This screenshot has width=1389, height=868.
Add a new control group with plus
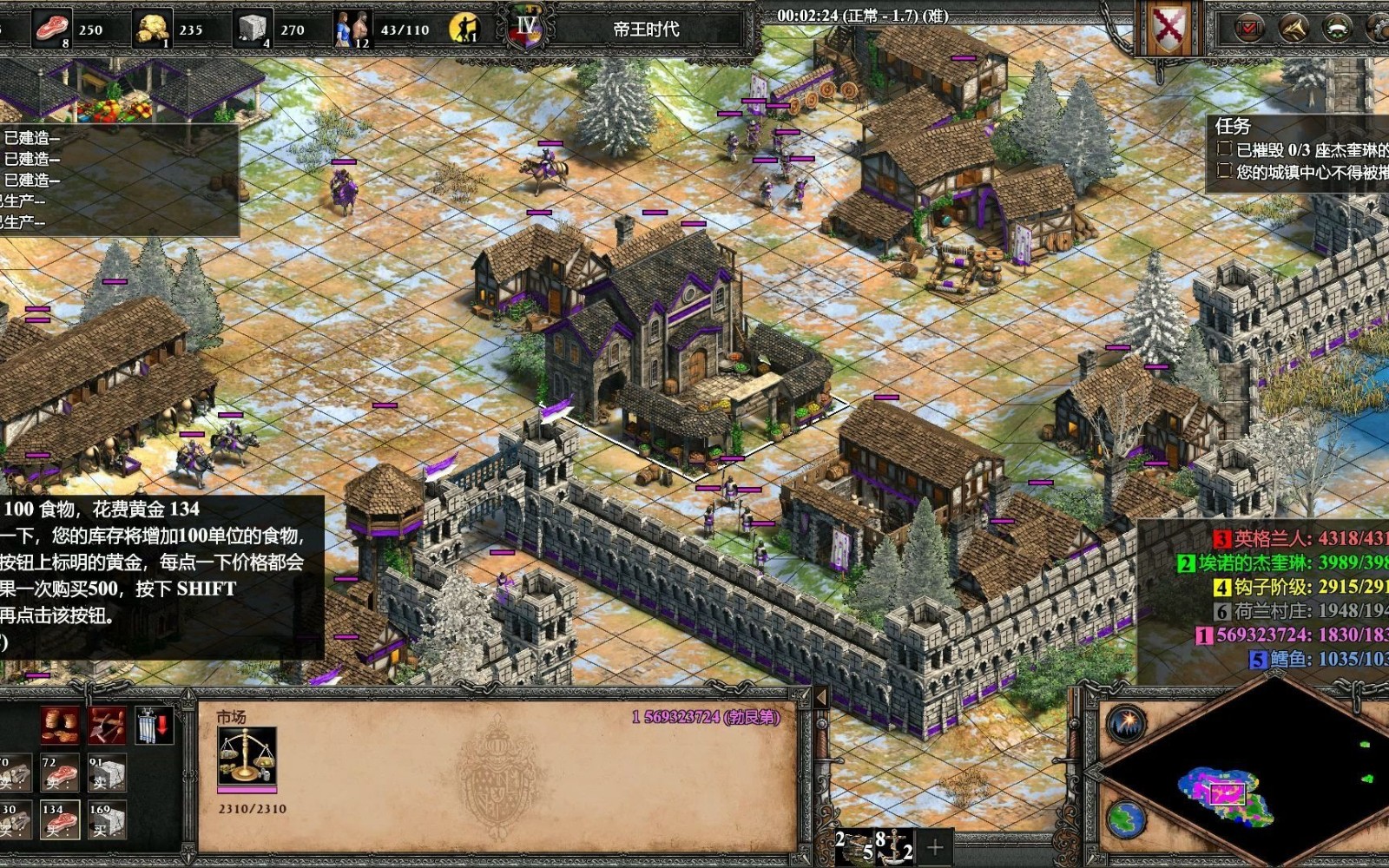(x=935, y=847)
